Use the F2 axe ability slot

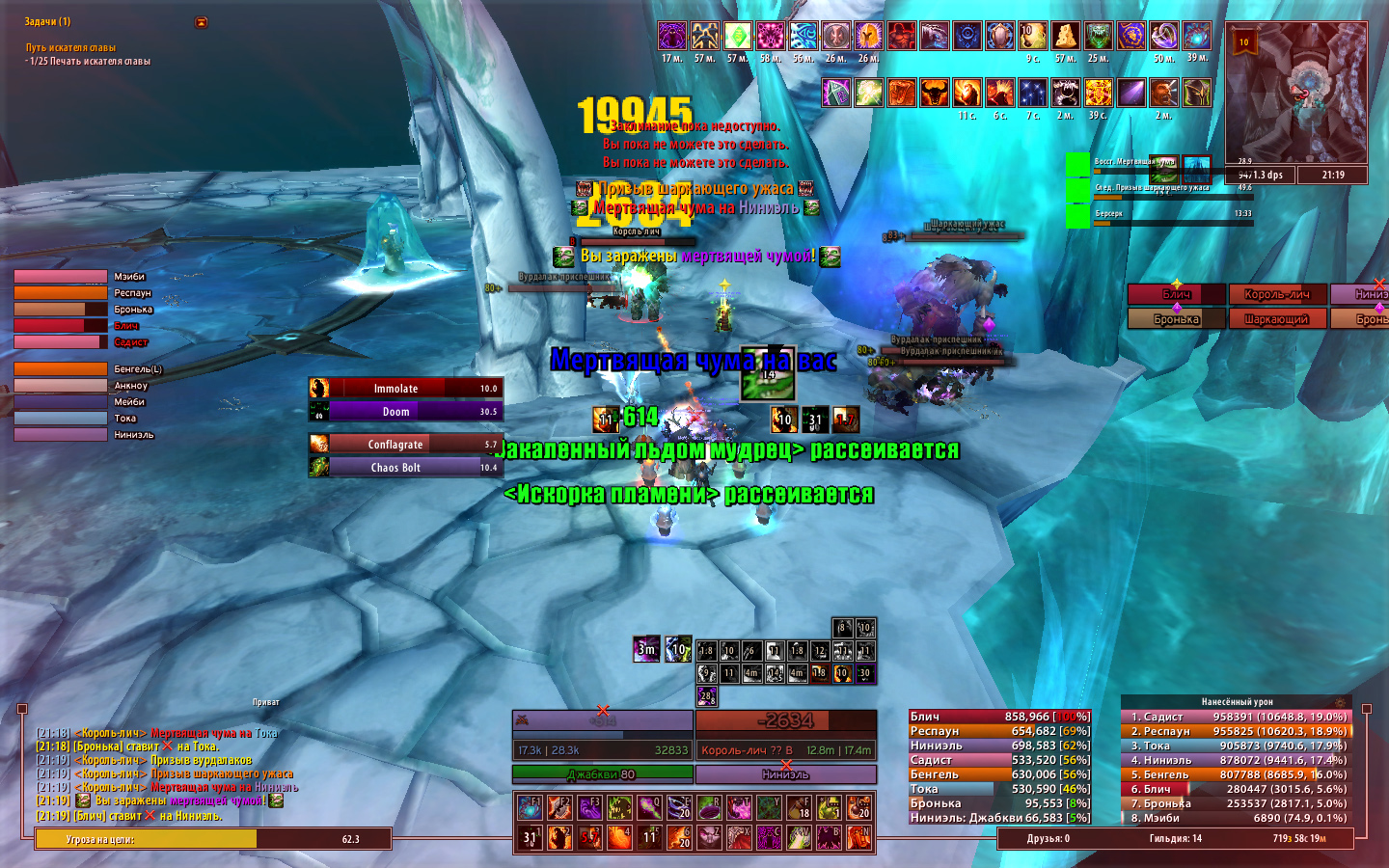559,807
